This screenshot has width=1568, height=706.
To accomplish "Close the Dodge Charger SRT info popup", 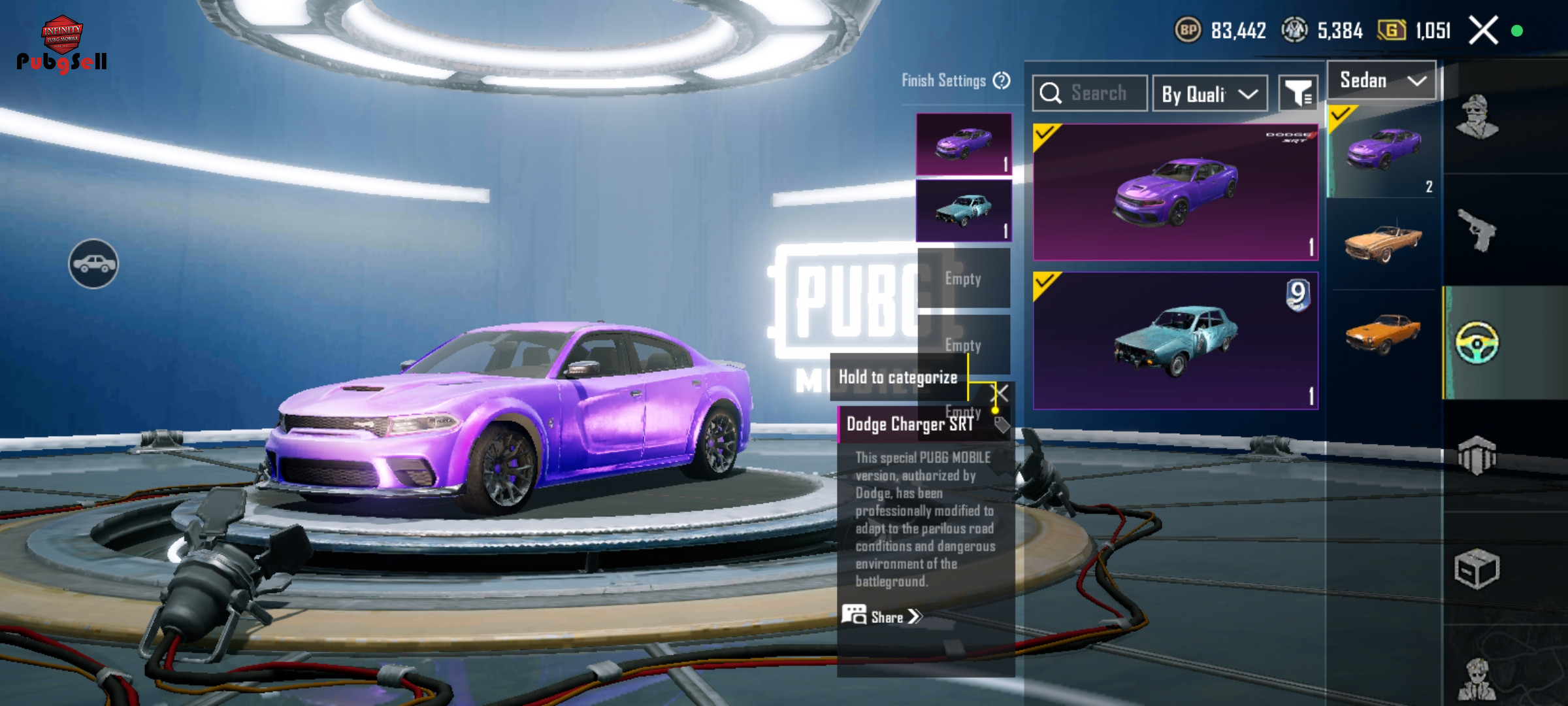I will 1000,393.
